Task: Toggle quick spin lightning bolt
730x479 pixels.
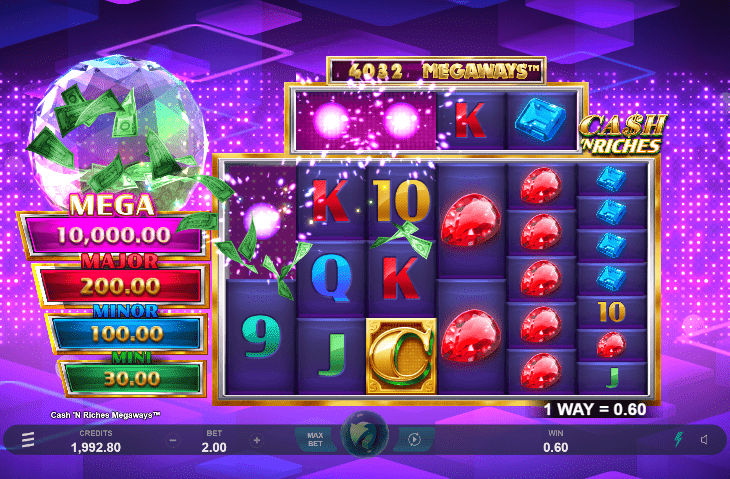Action: [x=677, y=440]
